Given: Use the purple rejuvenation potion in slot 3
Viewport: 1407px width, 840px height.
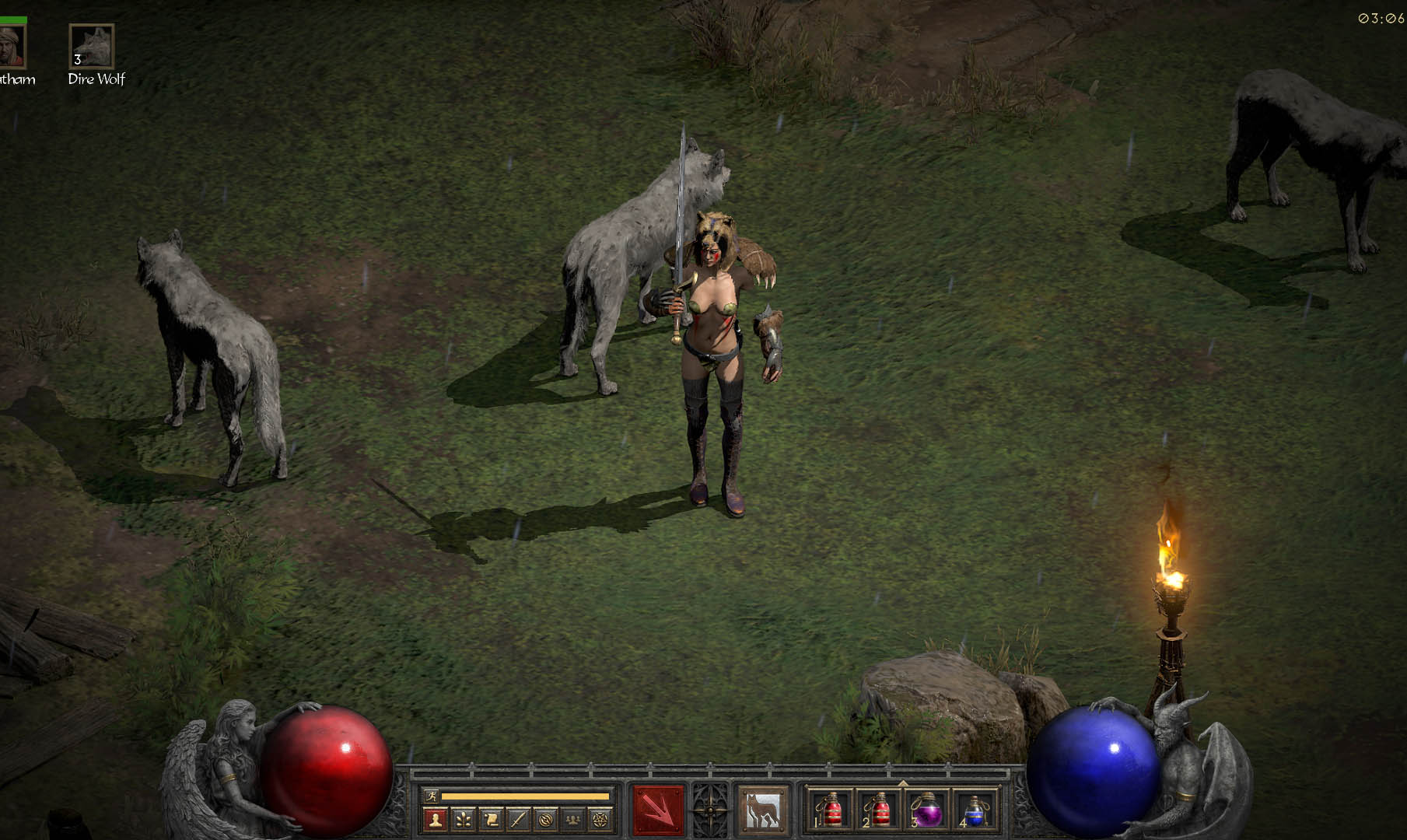Looking at the screenshot, I should 926,810.
